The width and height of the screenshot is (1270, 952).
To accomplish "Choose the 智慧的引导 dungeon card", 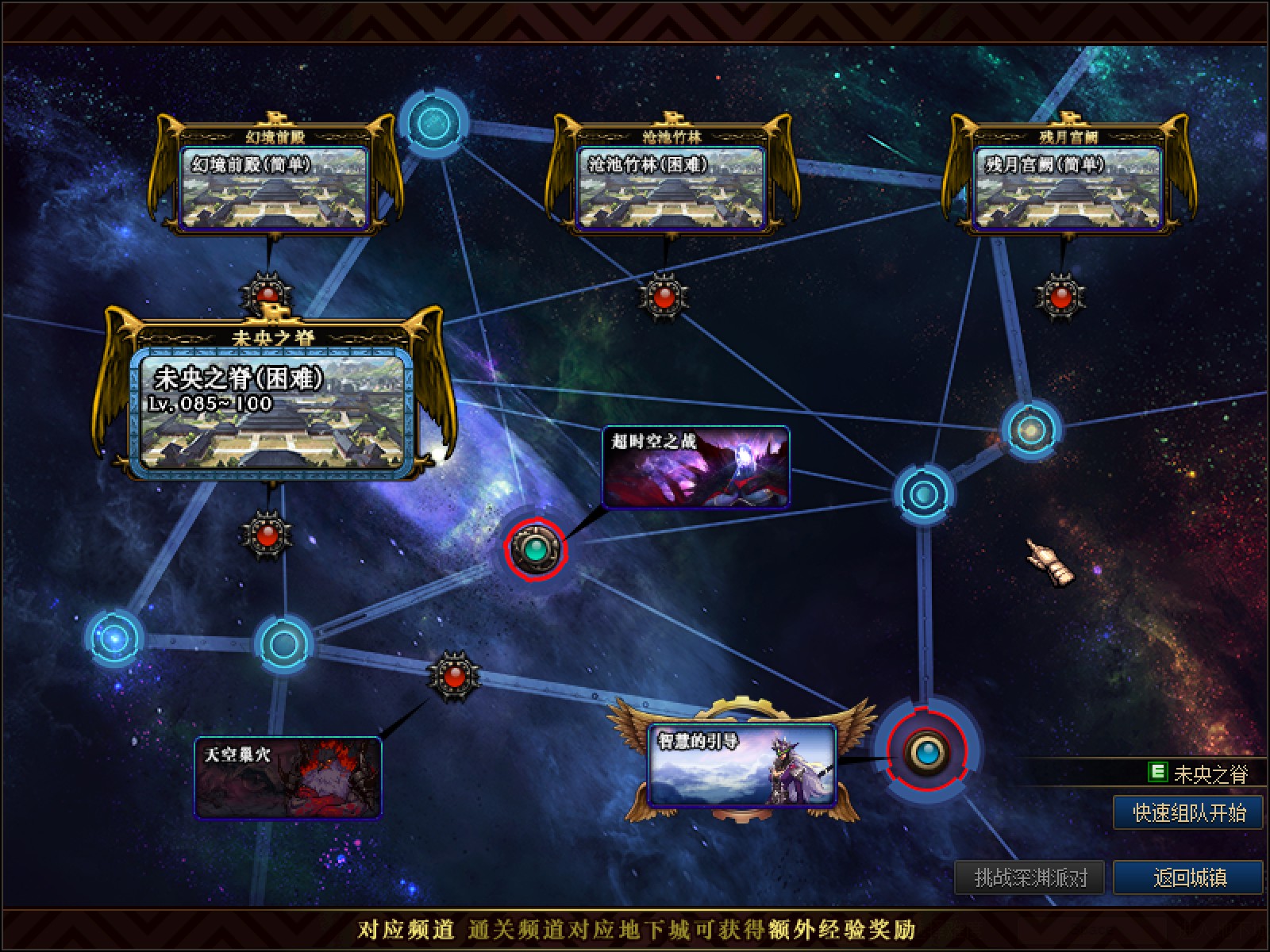I will point(741,764).
